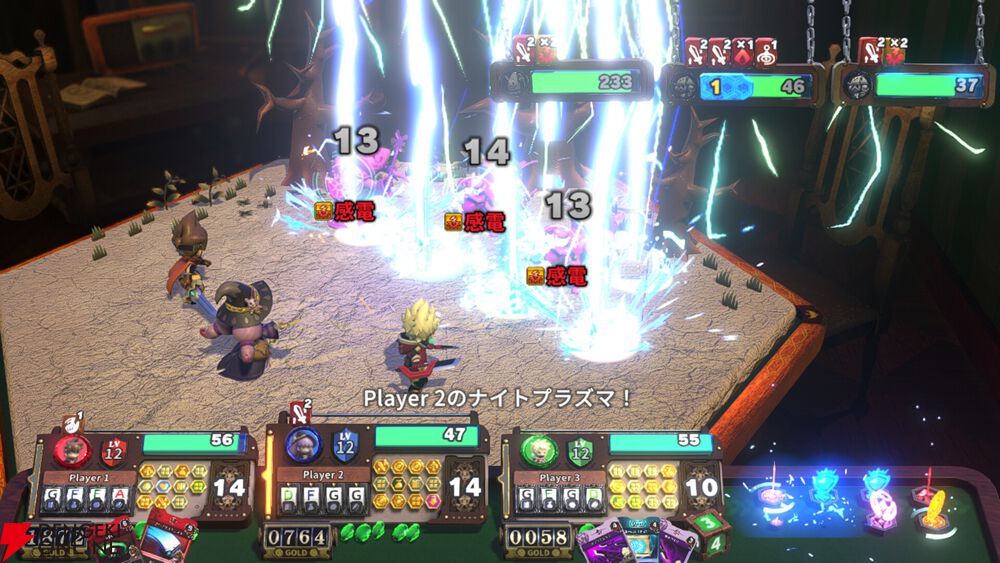Target the enemy panel with 233 HP
This screenshot has width=1000, height=563.
(570, 83)
